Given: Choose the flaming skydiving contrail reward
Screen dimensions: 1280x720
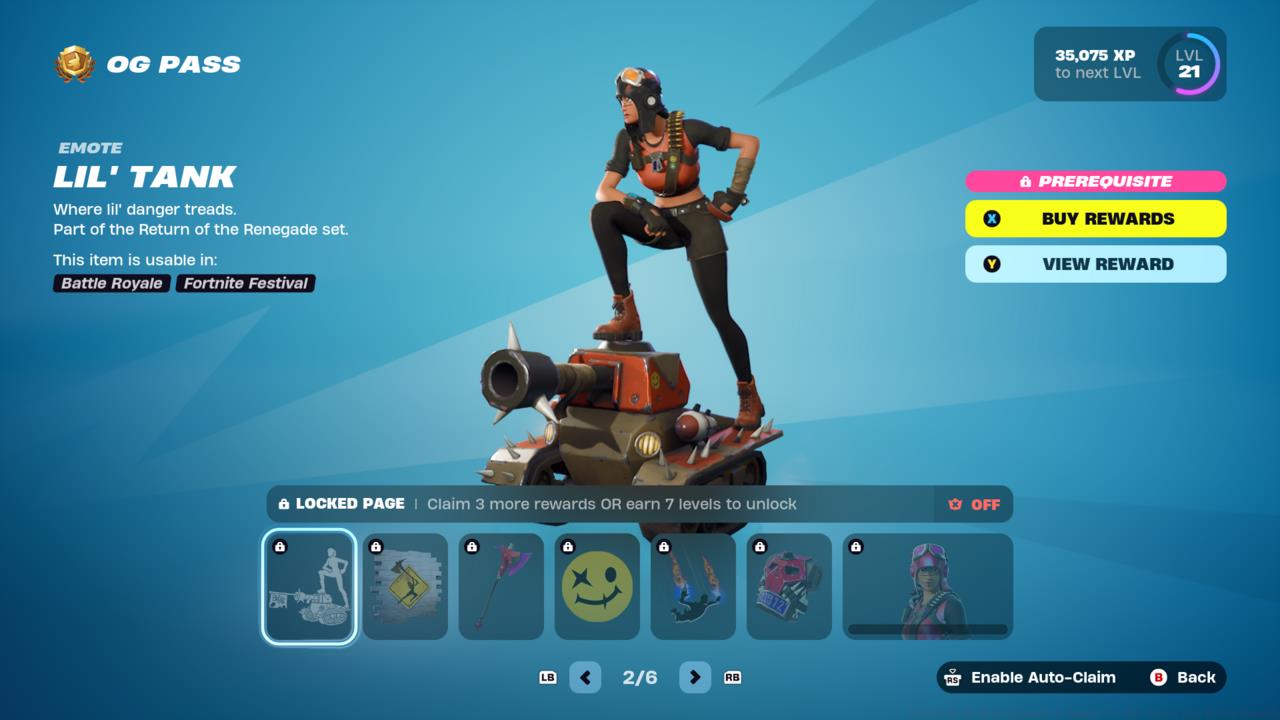Looking at the screenshot, I should pyautogui.click(x=693, y=586).
